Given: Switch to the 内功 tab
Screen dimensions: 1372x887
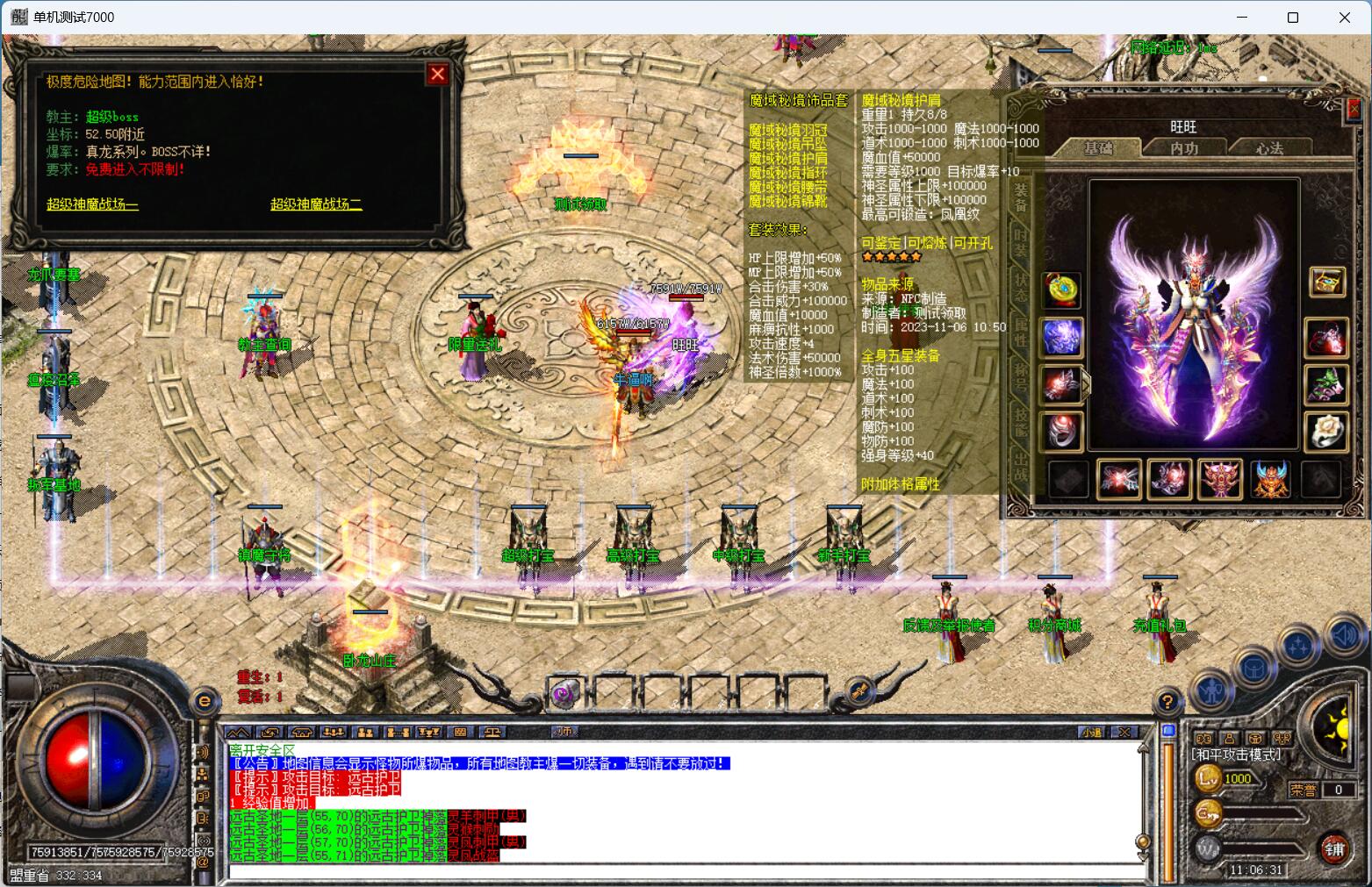Looking at the screenshot, I should coord(1184,148).
